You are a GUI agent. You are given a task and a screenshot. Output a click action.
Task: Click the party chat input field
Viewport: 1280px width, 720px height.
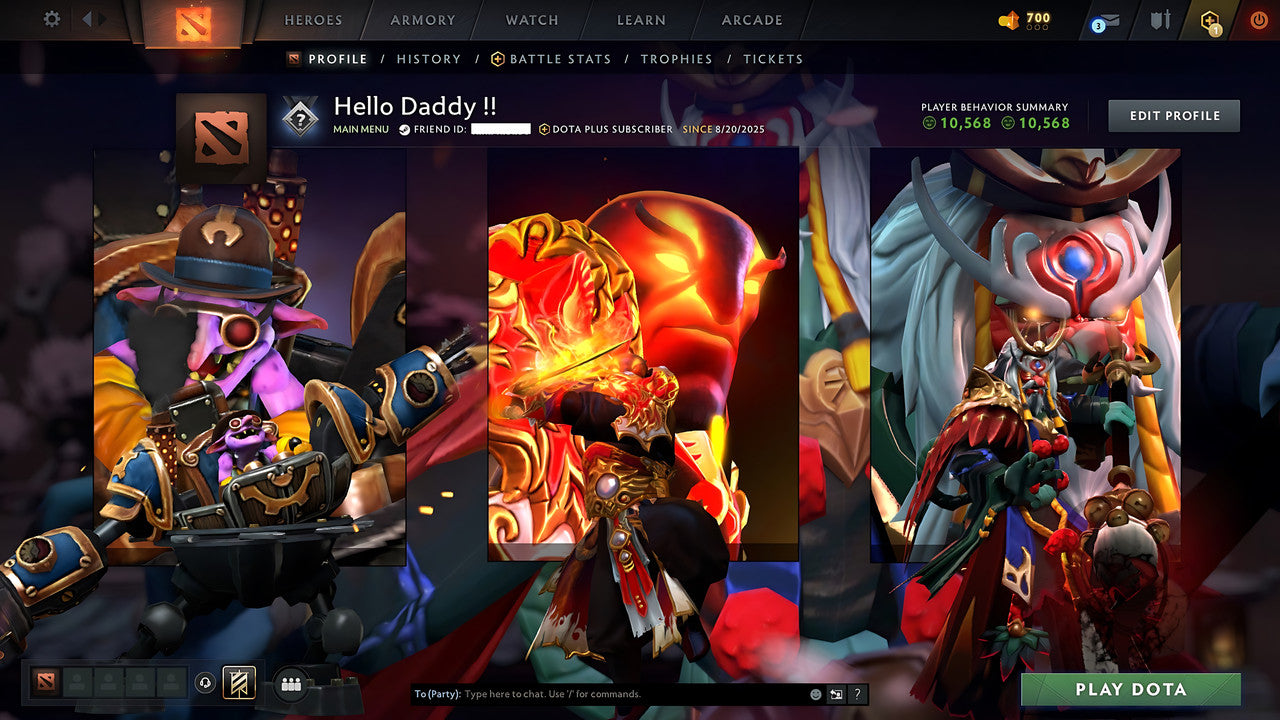click(x=600, y=692)
